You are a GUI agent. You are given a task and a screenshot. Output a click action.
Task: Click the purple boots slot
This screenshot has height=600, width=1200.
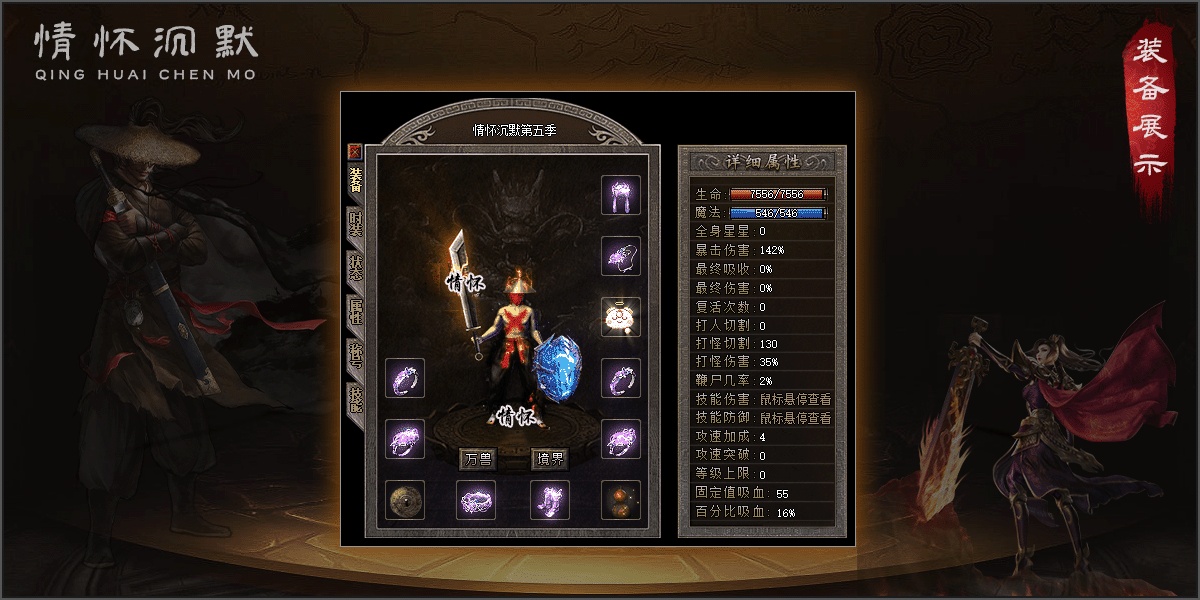point(549,500)
